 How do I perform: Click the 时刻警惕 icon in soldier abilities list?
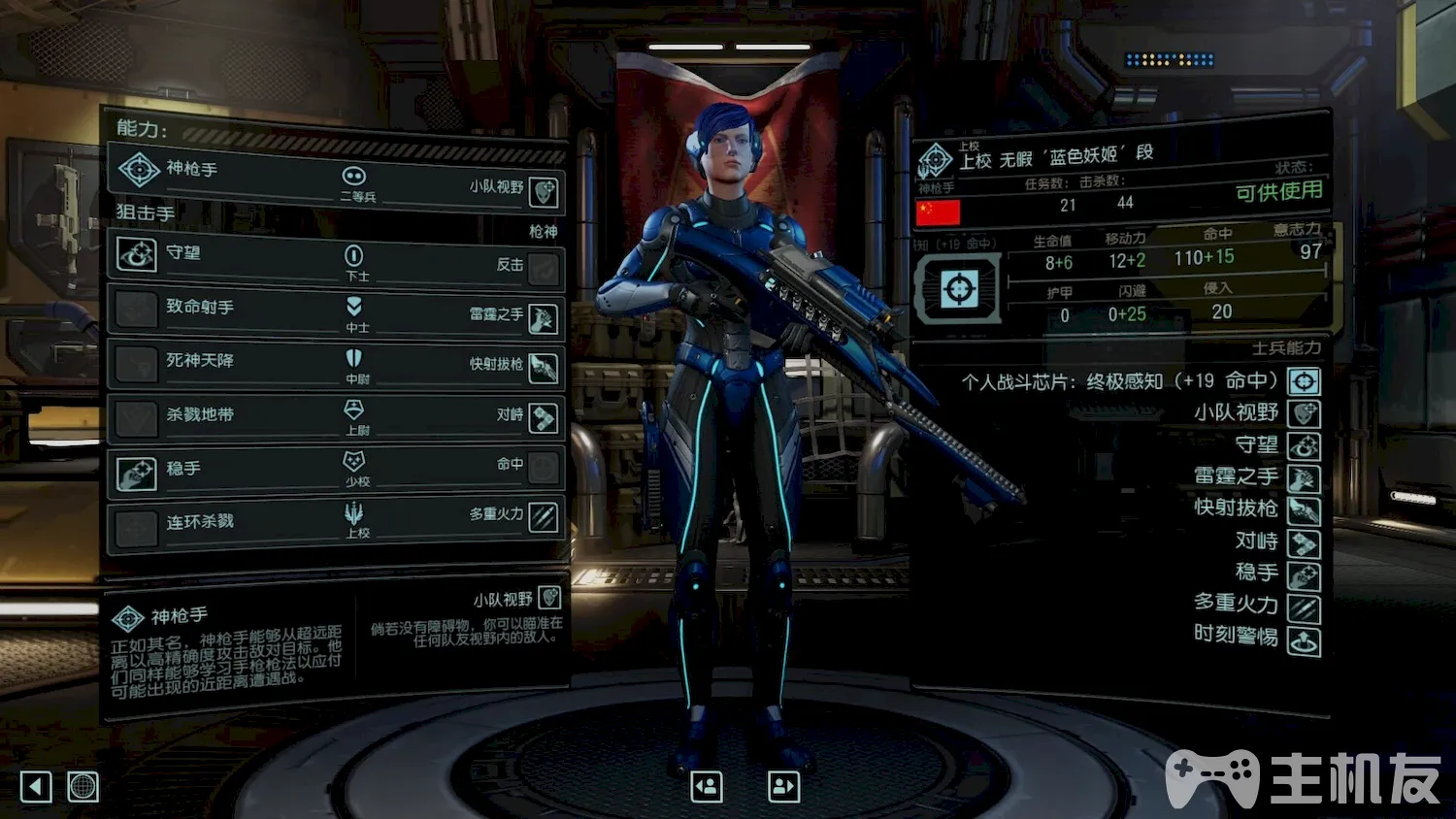tap(1304, 640)
